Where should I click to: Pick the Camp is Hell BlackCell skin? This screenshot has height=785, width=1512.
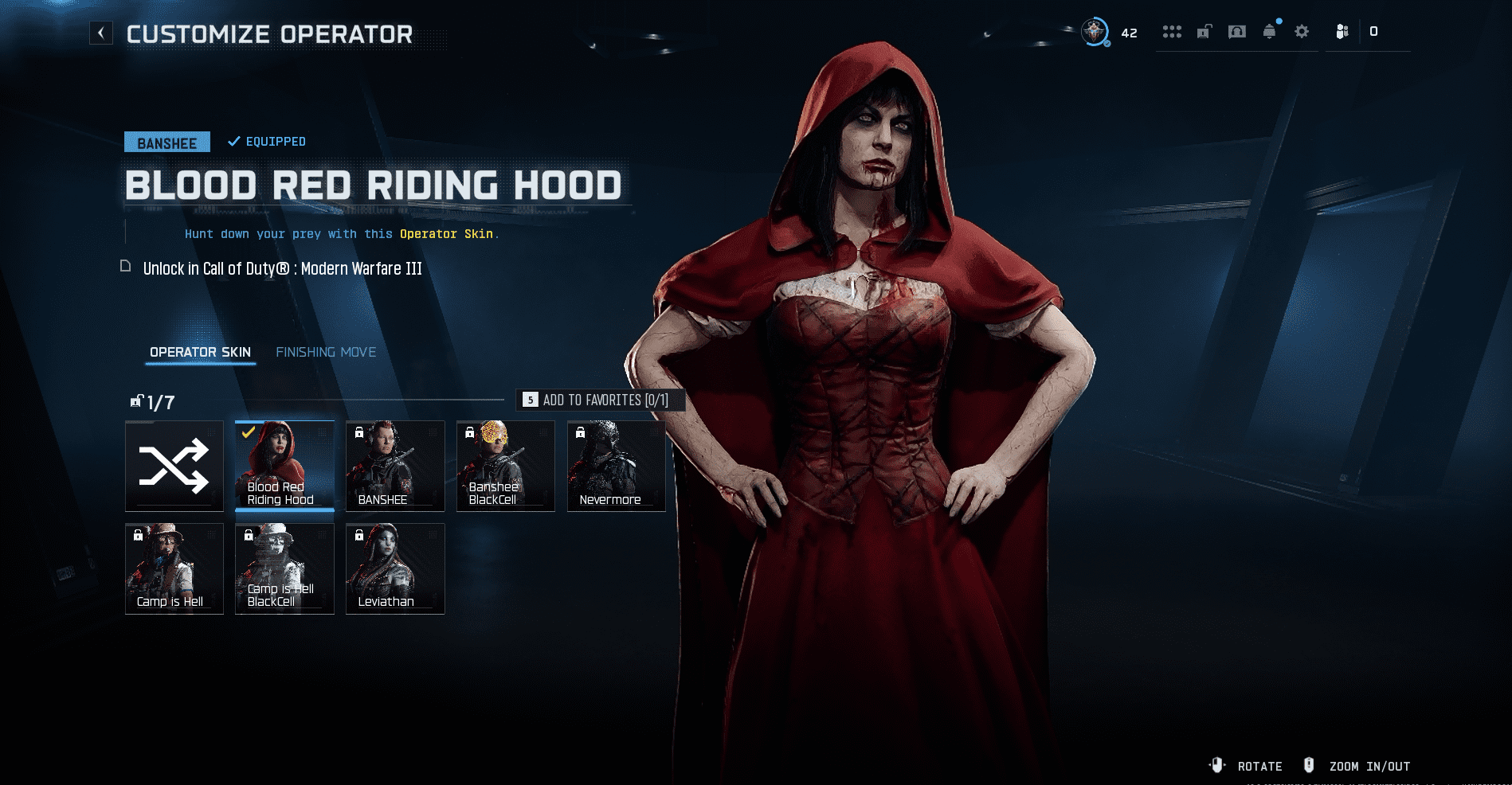click(x=284, y=568)
